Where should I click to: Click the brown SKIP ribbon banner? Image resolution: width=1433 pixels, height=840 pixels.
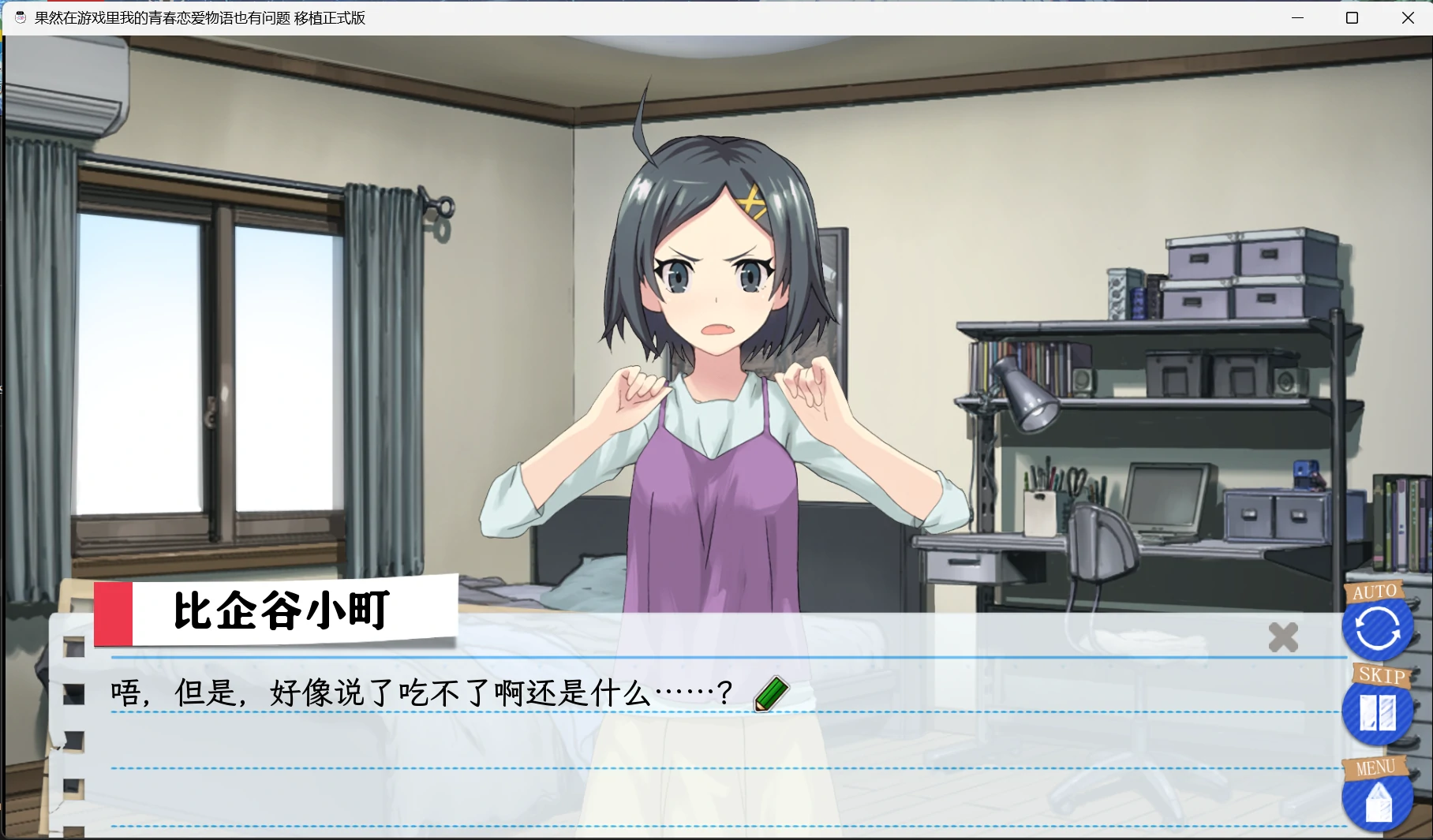tap(1382, 676)
